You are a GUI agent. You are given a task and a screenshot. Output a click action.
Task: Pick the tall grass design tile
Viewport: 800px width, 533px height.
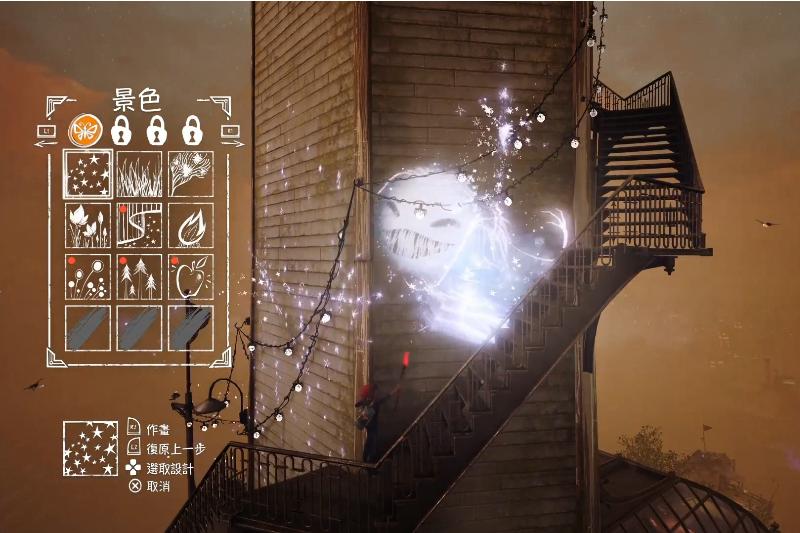[139, 174]
